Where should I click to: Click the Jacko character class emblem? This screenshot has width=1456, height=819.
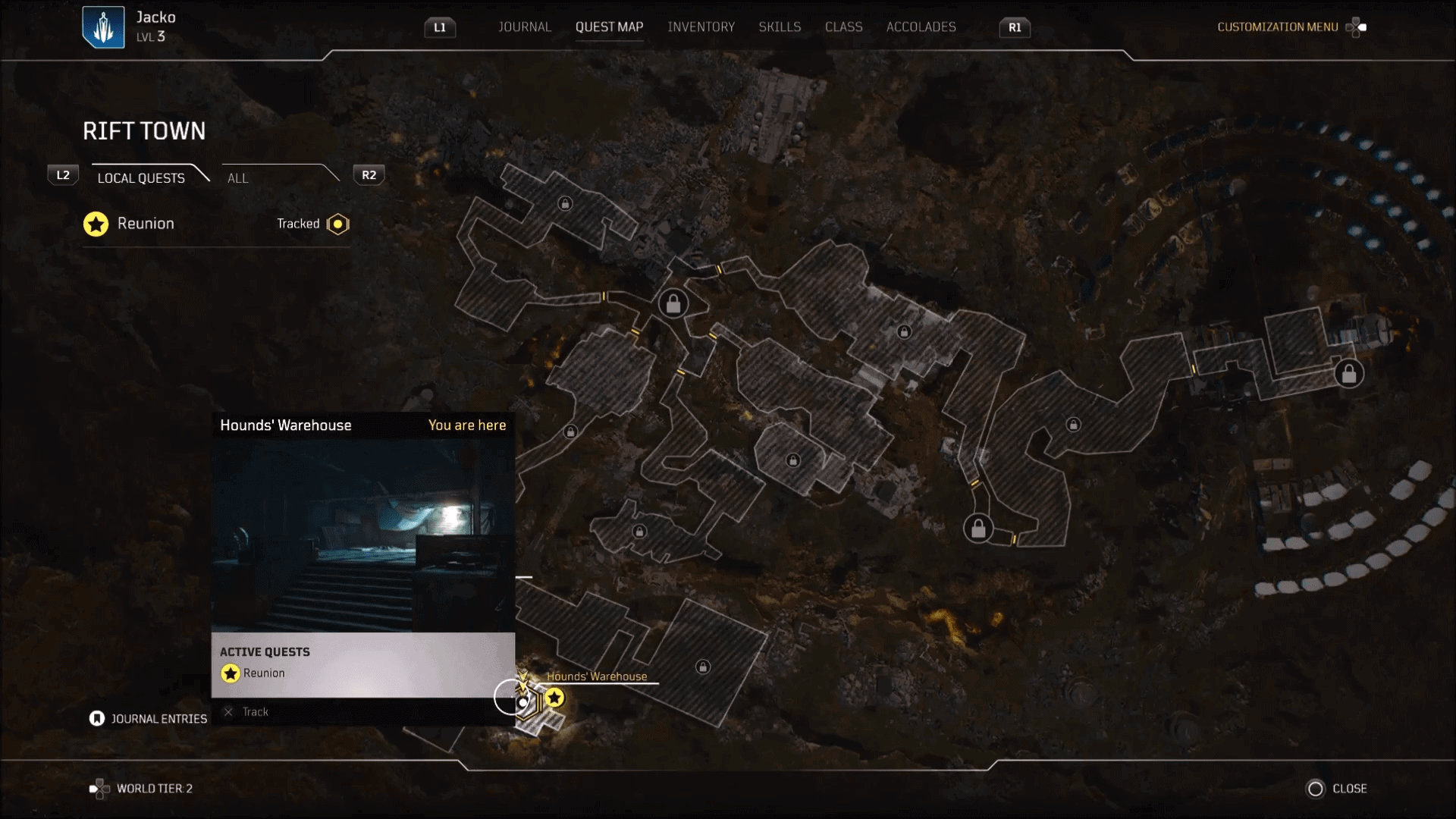102,27
